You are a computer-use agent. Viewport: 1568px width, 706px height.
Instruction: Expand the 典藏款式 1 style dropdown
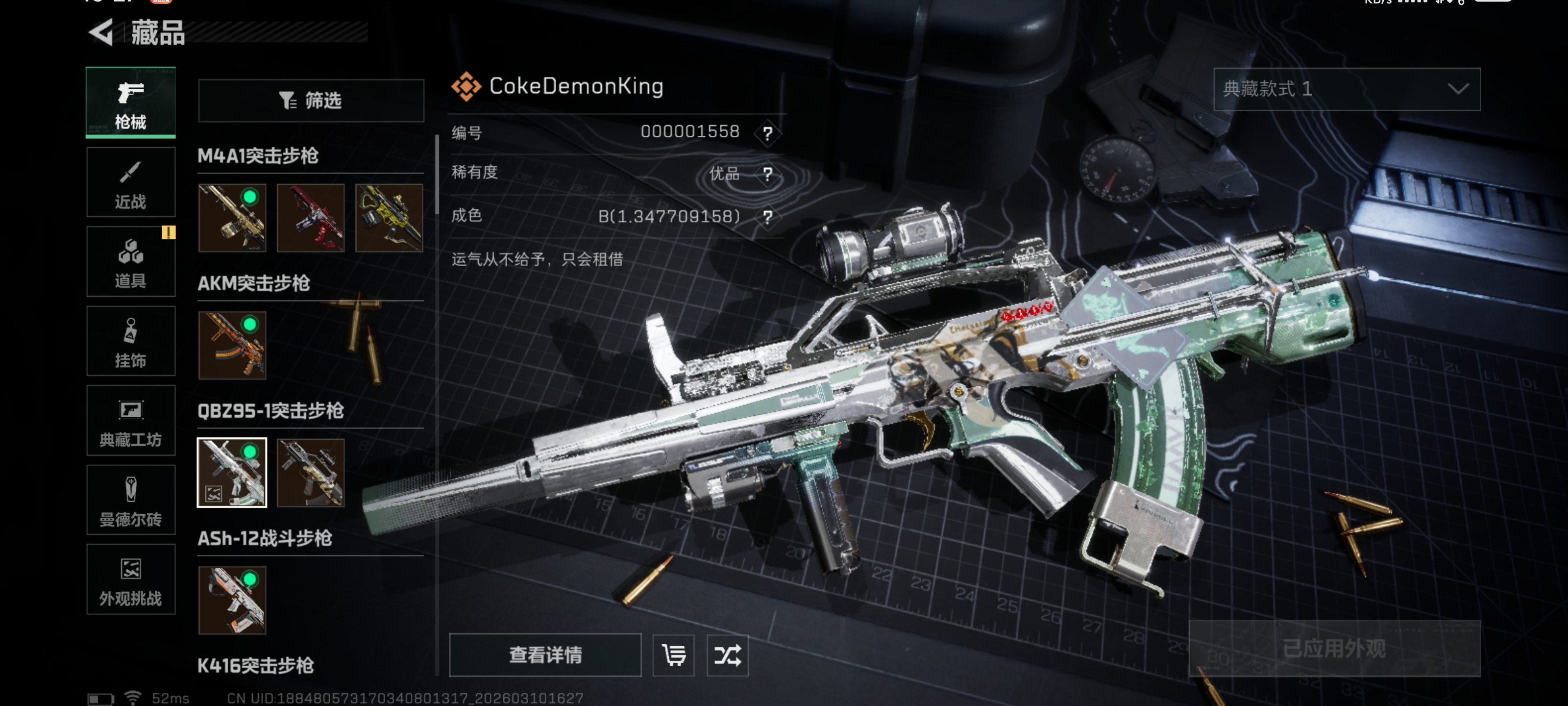click(1347, 90)
